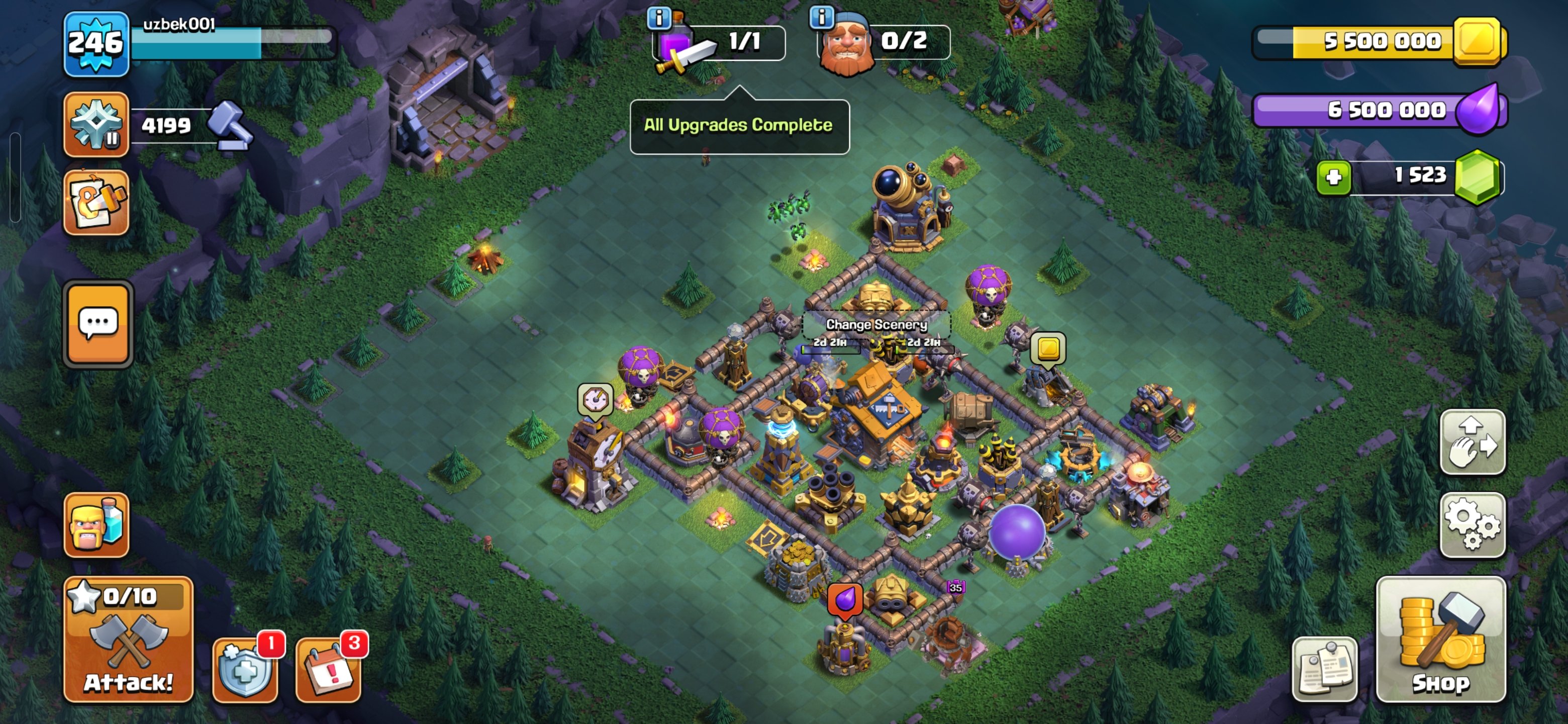Screen dimensions: 1568x724
Task: Open the troop training menu with the Barbarian icon
Action: pos(97,525)
